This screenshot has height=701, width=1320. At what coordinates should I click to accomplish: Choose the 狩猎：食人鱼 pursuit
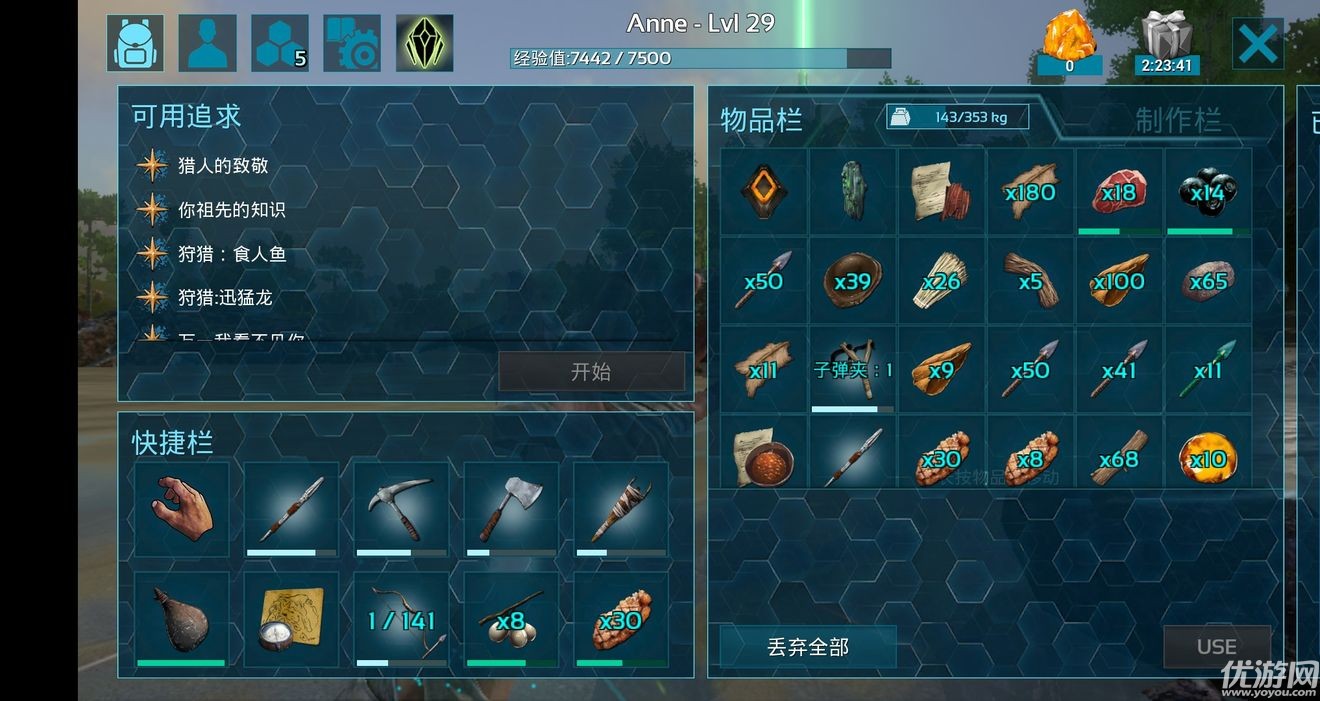(x=231, y=254)
